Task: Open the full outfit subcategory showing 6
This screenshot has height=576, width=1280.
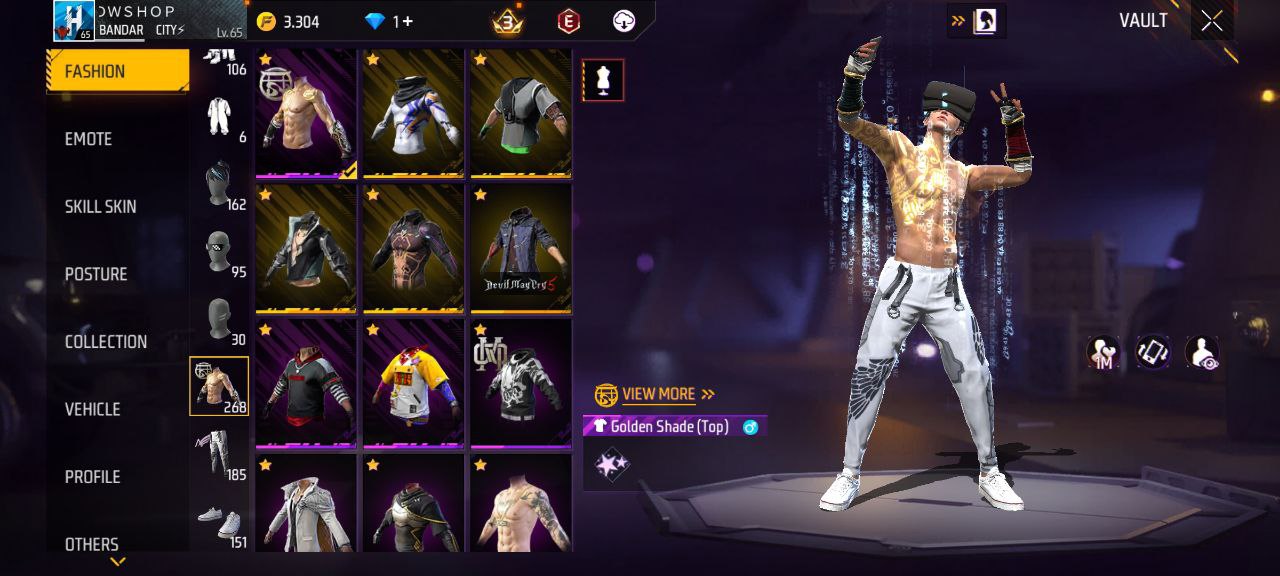Action: (220, 118)
